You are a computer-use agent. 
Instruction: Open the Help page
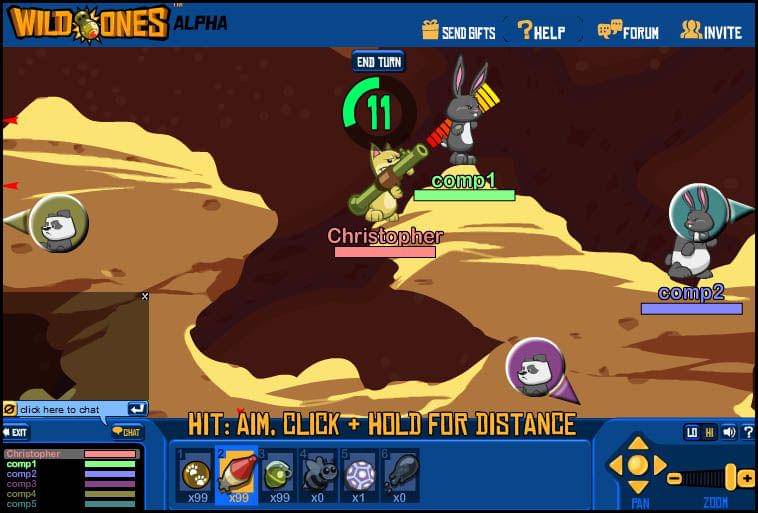click(x=541, y=31)
